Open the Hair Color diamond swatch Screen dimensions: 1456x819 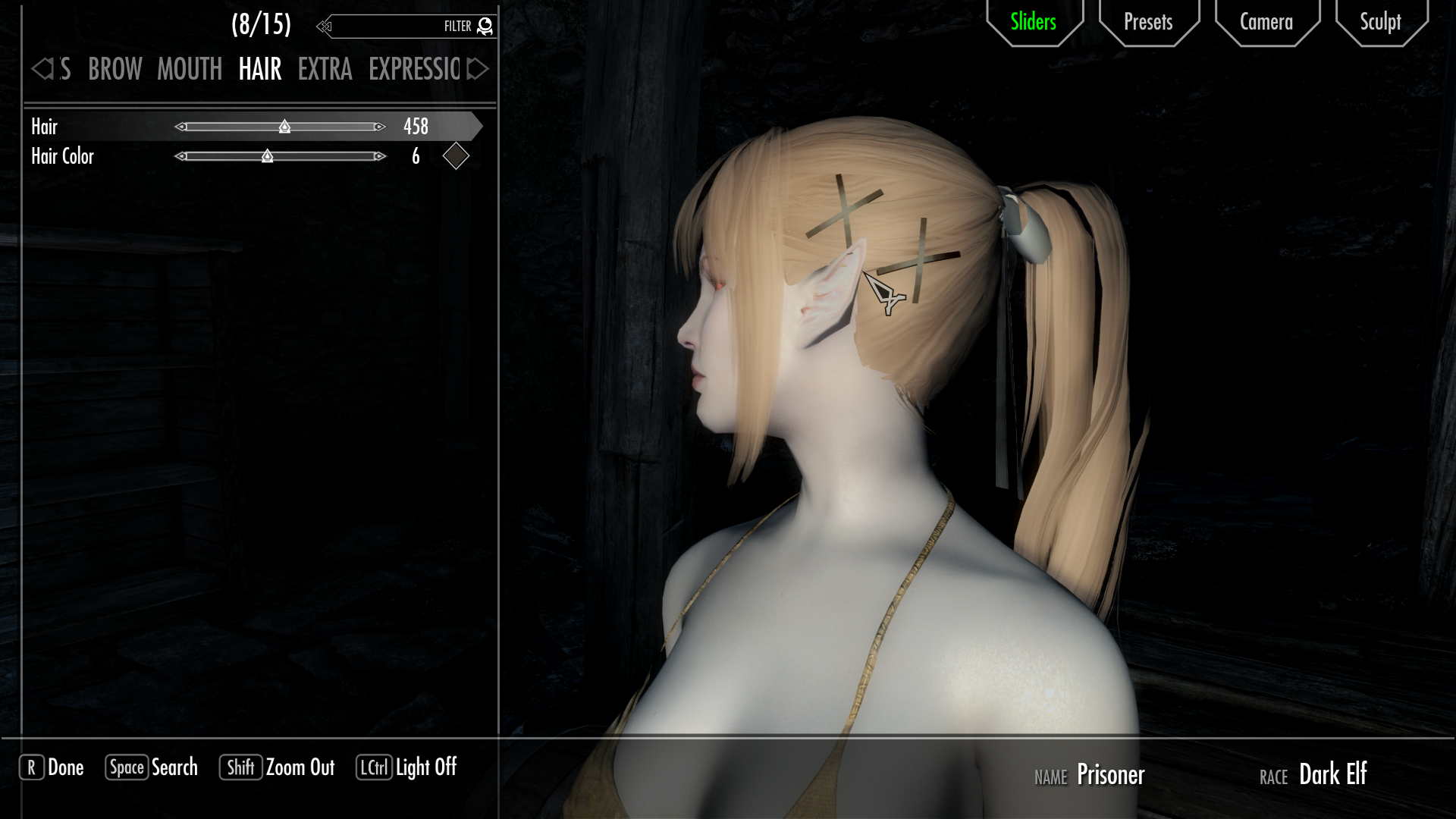(x=456, y=156)
